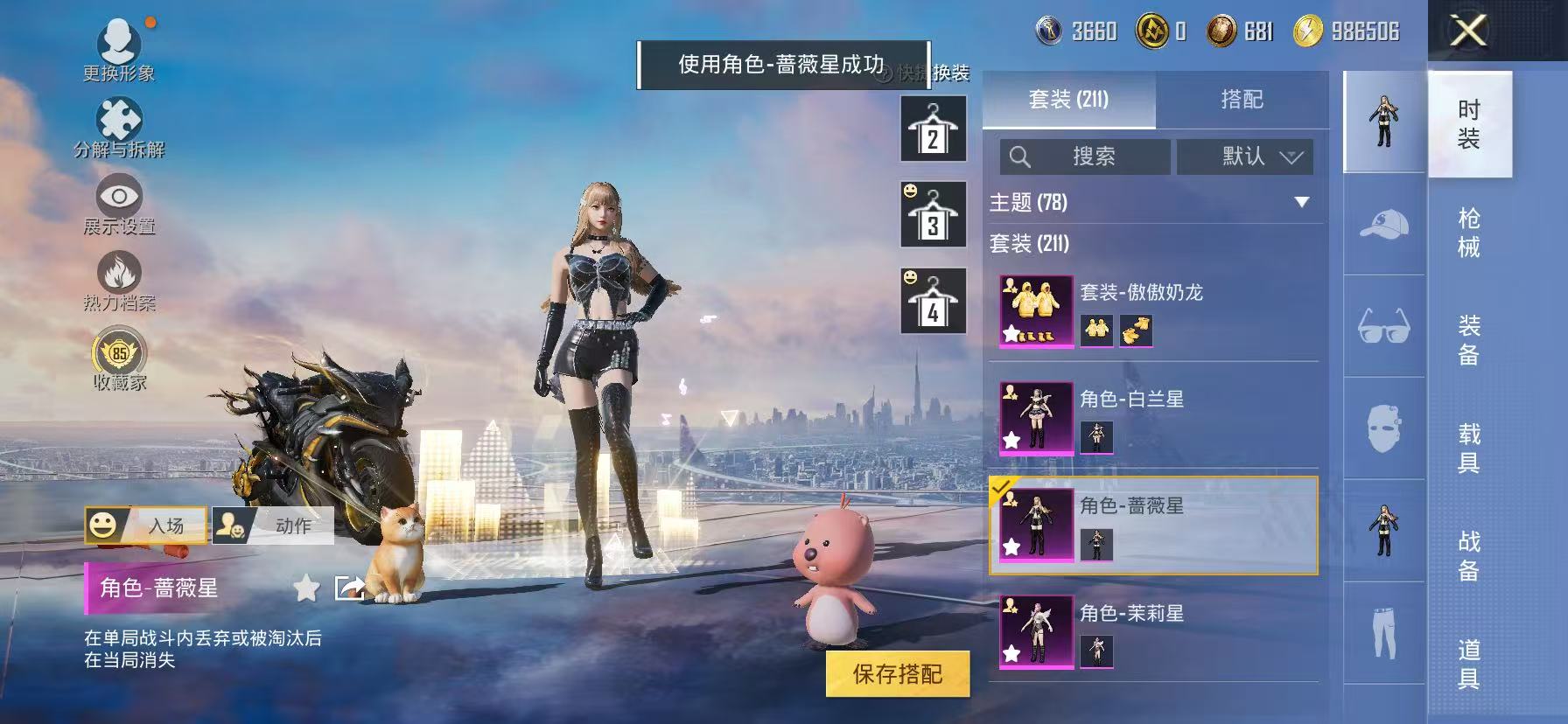Switch to the 搭配 tab

1242,100
